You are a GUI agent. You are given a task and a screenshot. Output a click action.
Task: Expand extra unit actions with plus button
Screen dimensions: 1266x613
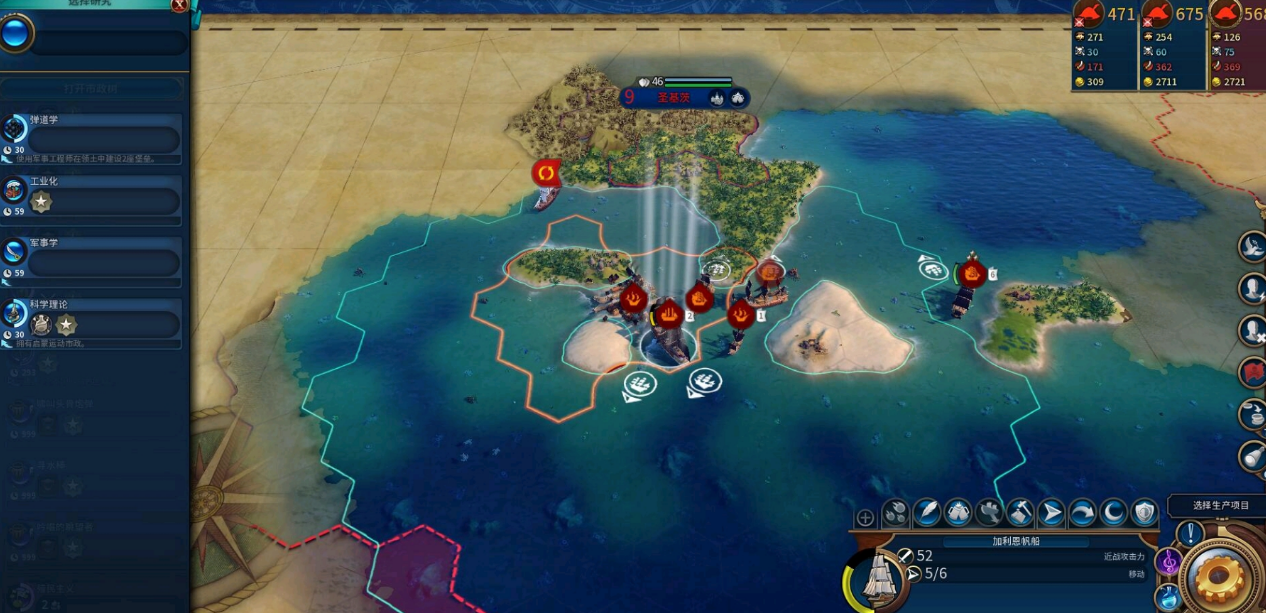pos(865,518)
